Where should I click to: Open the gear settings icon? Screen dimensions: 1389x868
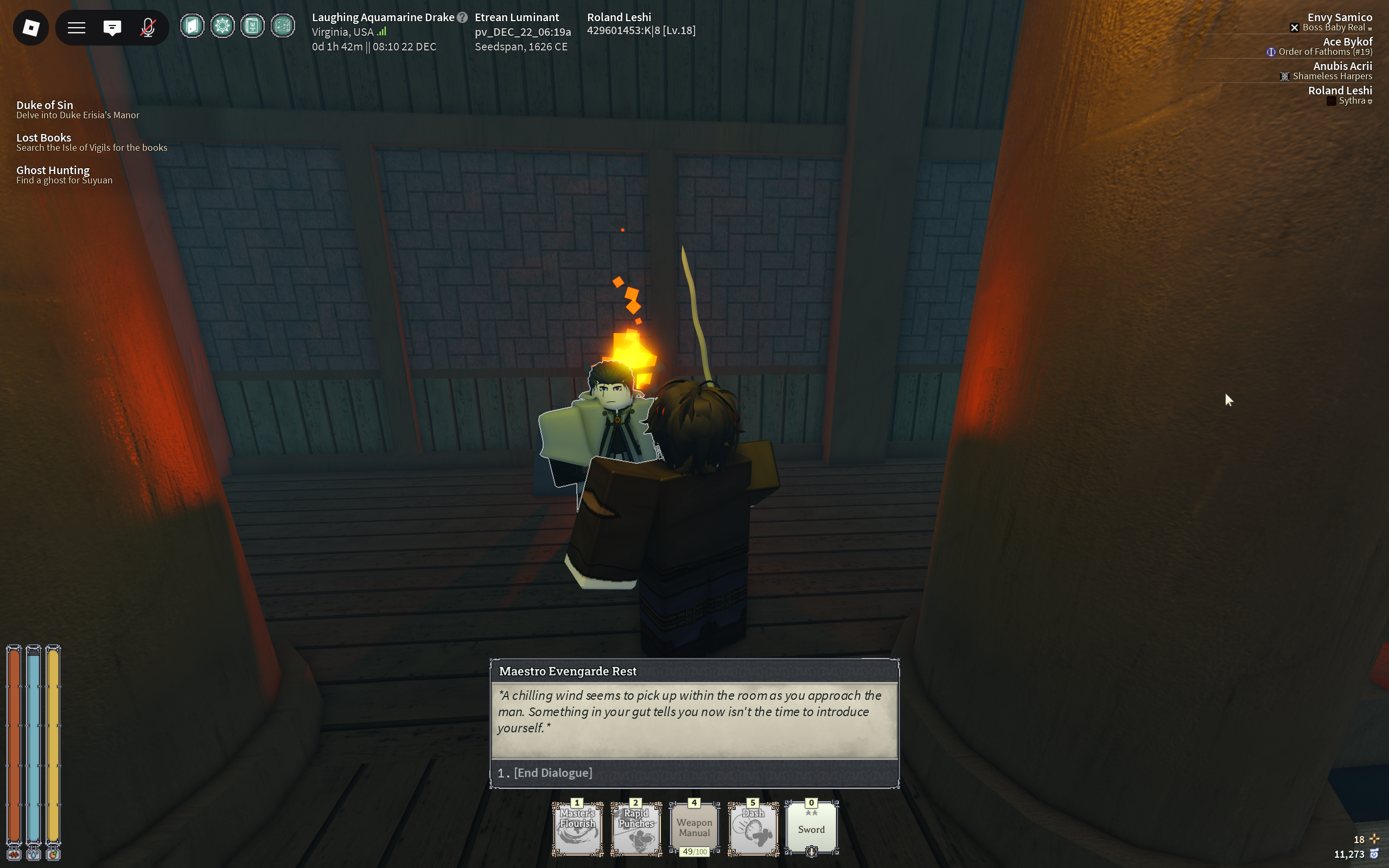click(222, 26)
